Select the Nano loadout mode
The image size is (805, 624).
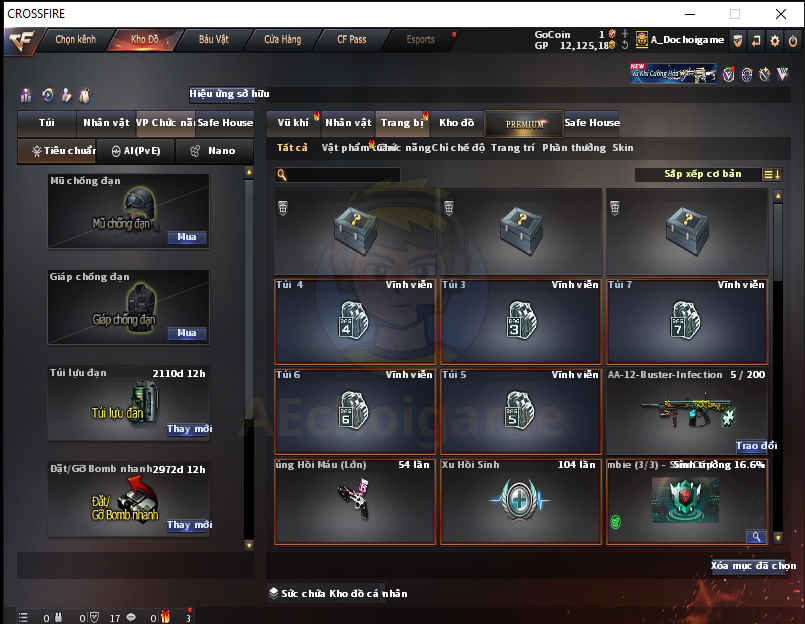(x=213, y=151)
